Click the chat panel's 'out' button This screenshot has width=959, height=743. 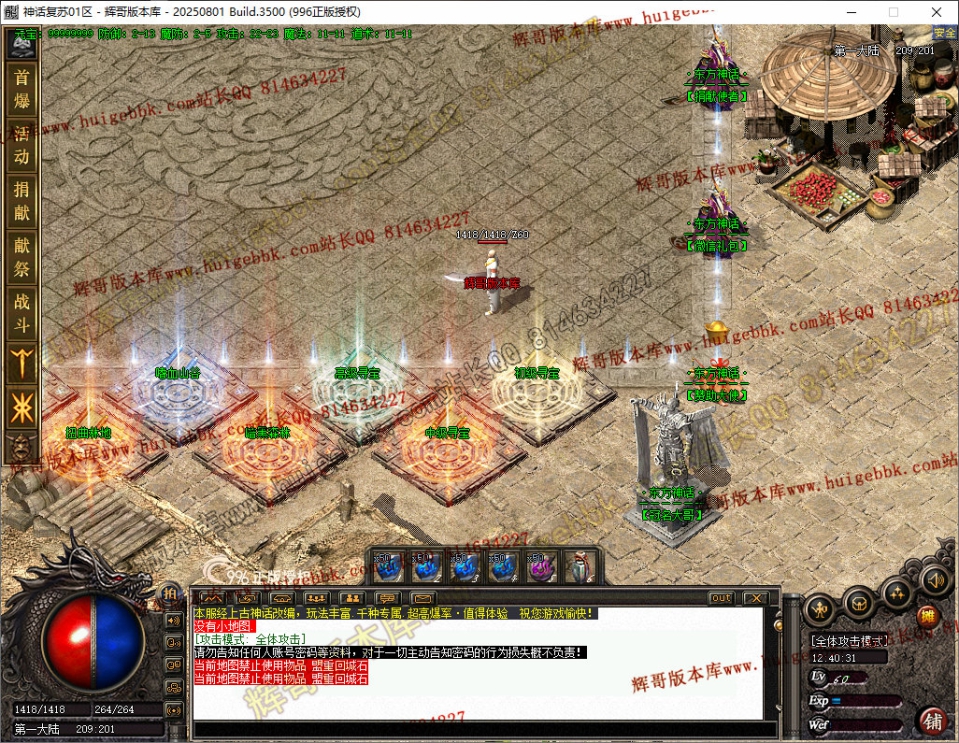tap(721, 598)
